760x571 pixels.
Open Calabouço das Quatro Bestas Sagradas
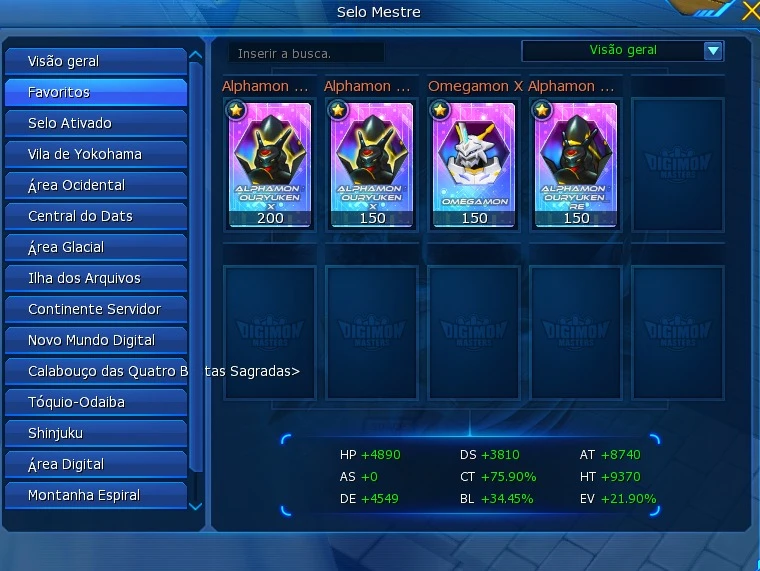tap(95, 371)
